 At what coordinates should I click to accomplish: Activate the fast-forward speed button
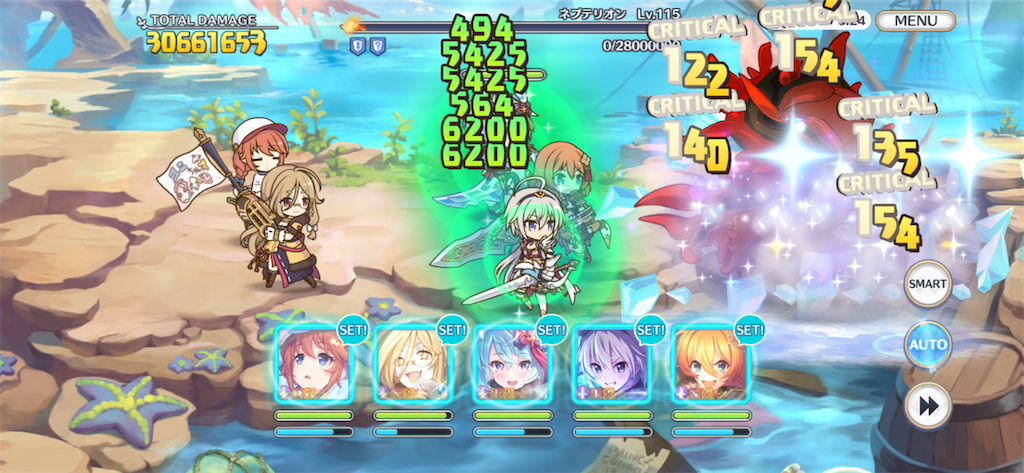coord(927,405)
